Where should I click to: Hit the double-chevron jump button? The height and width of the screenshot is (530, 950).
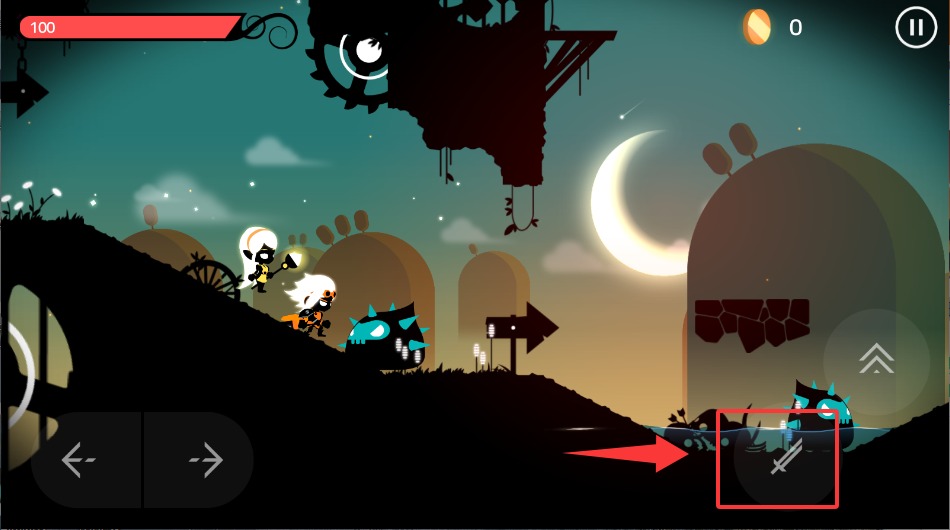pyautogui.click(x=876, y=358)
